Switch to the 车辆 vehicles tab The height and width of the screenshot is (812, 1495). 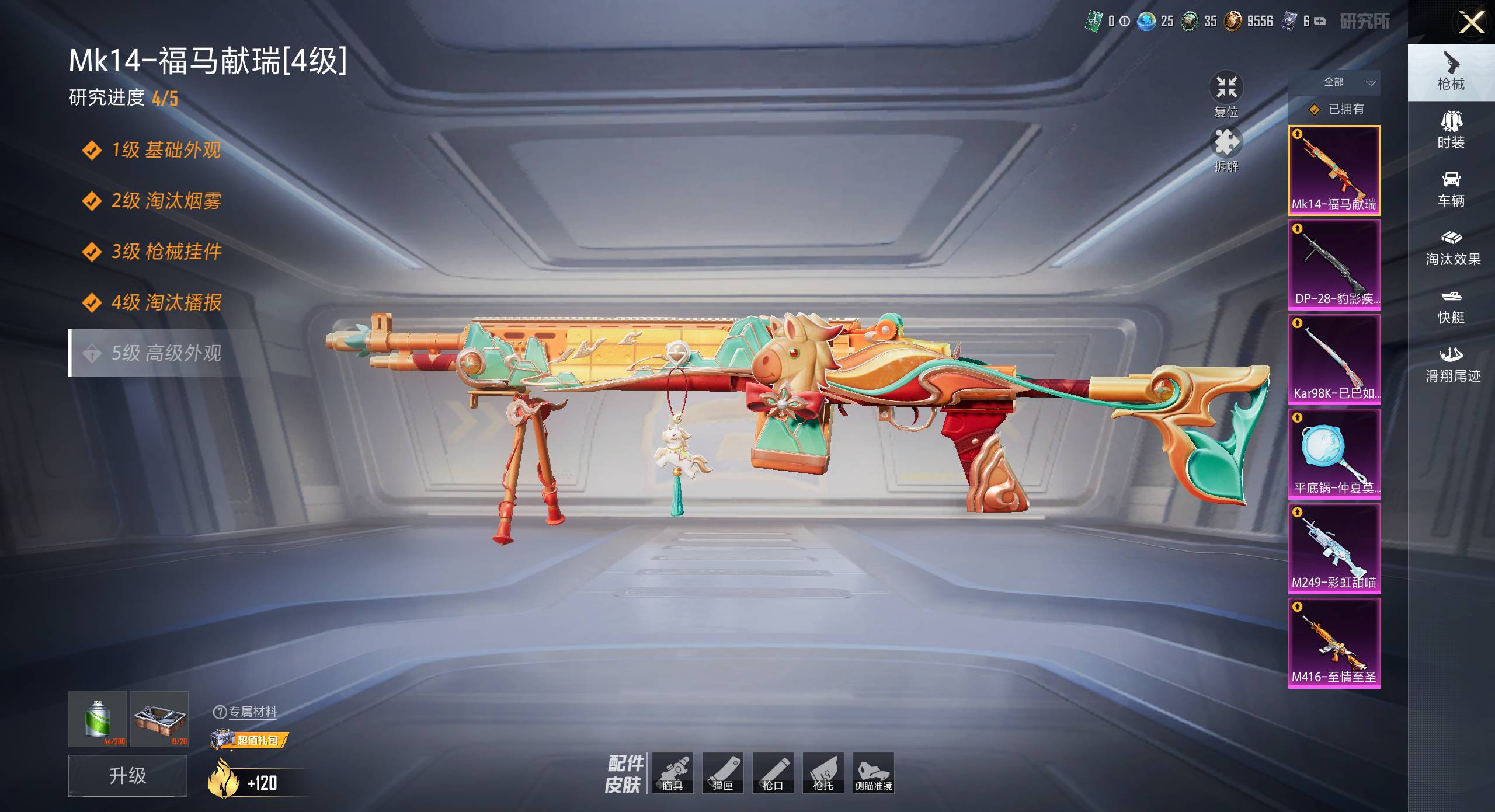coord(1451,189)
